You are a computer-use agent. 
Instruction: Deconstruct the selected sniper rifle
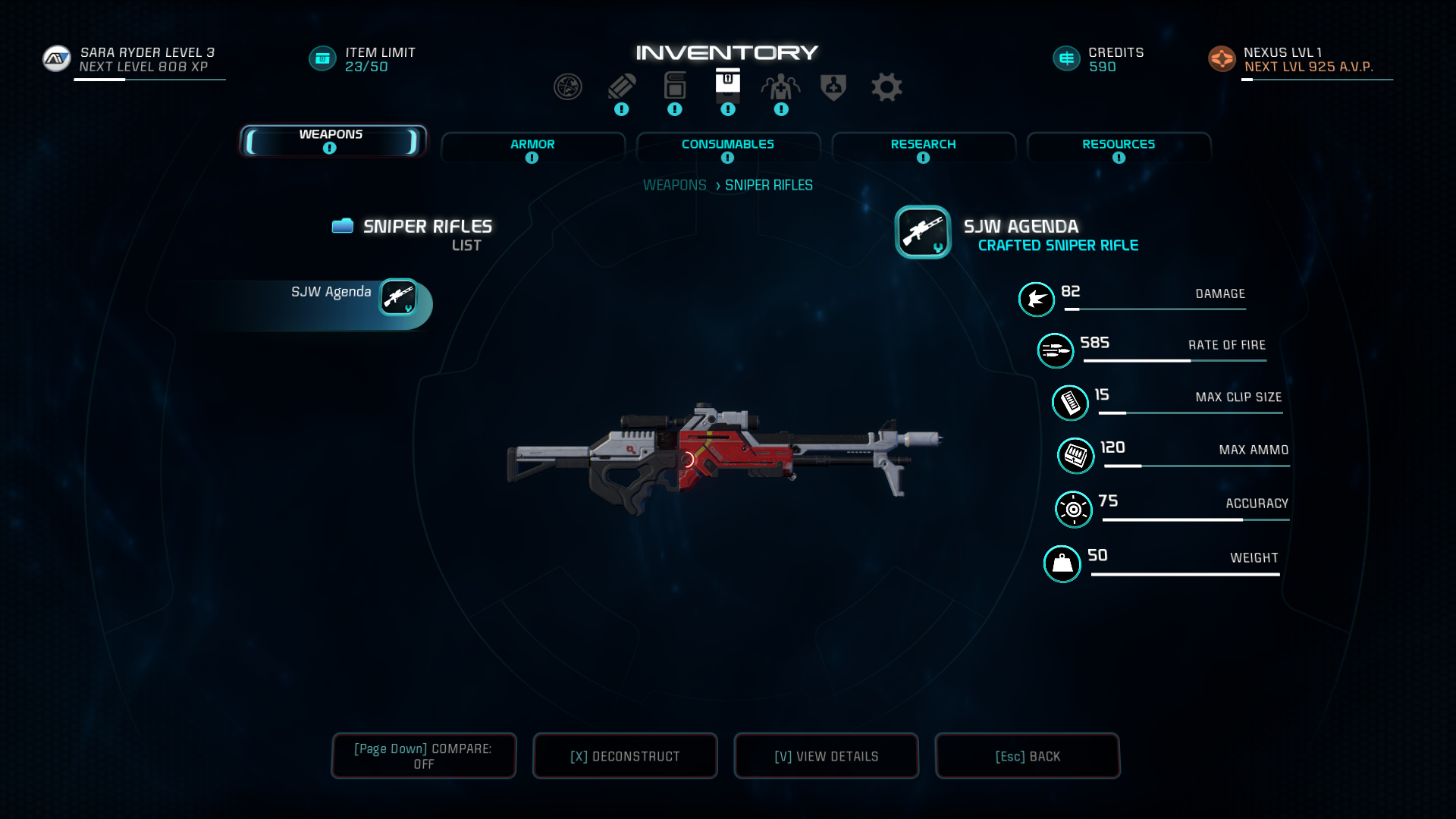625,756
